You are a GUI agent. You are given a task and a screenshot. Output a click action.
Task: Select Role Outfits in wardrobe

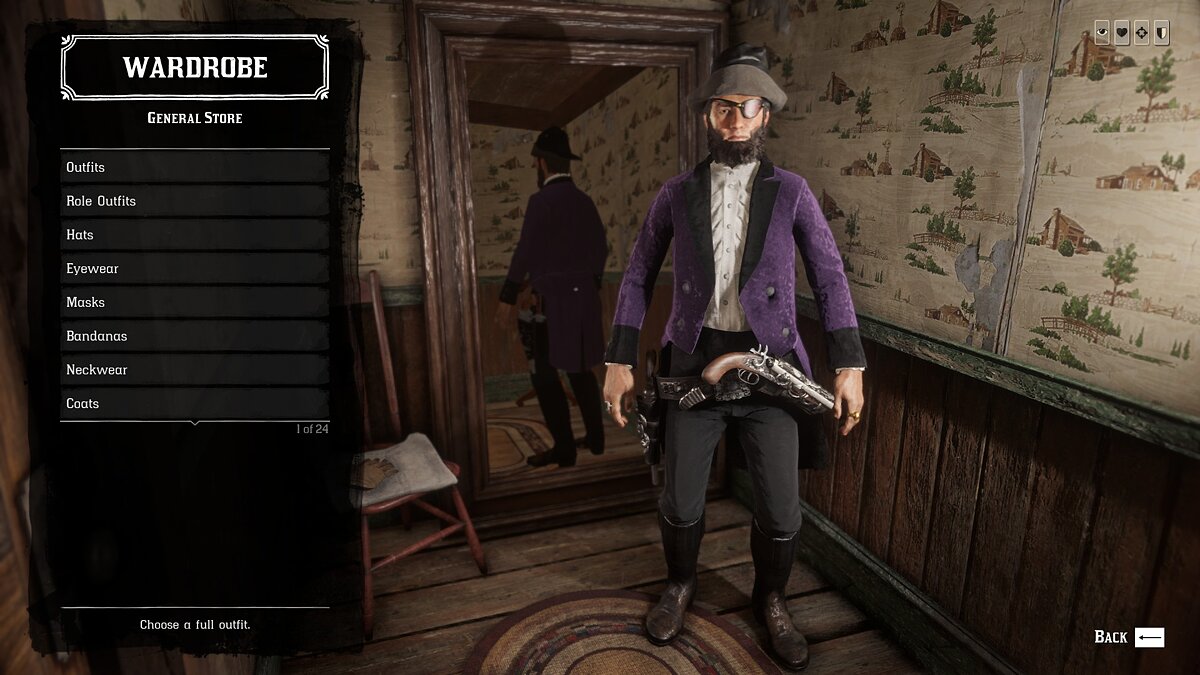tap(195, 201)
